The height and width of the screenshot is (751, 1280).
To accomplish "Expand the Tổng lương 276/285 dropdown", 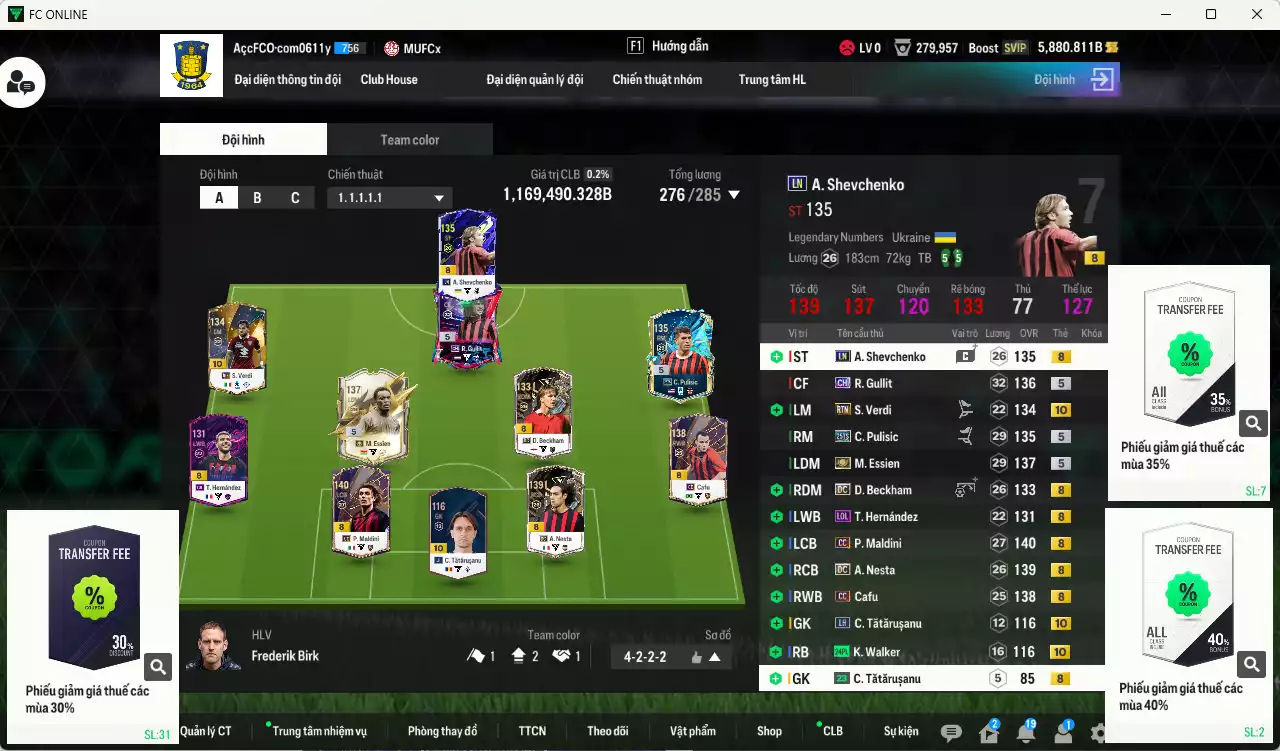I will pyautogui.click(x=736, y=195).
